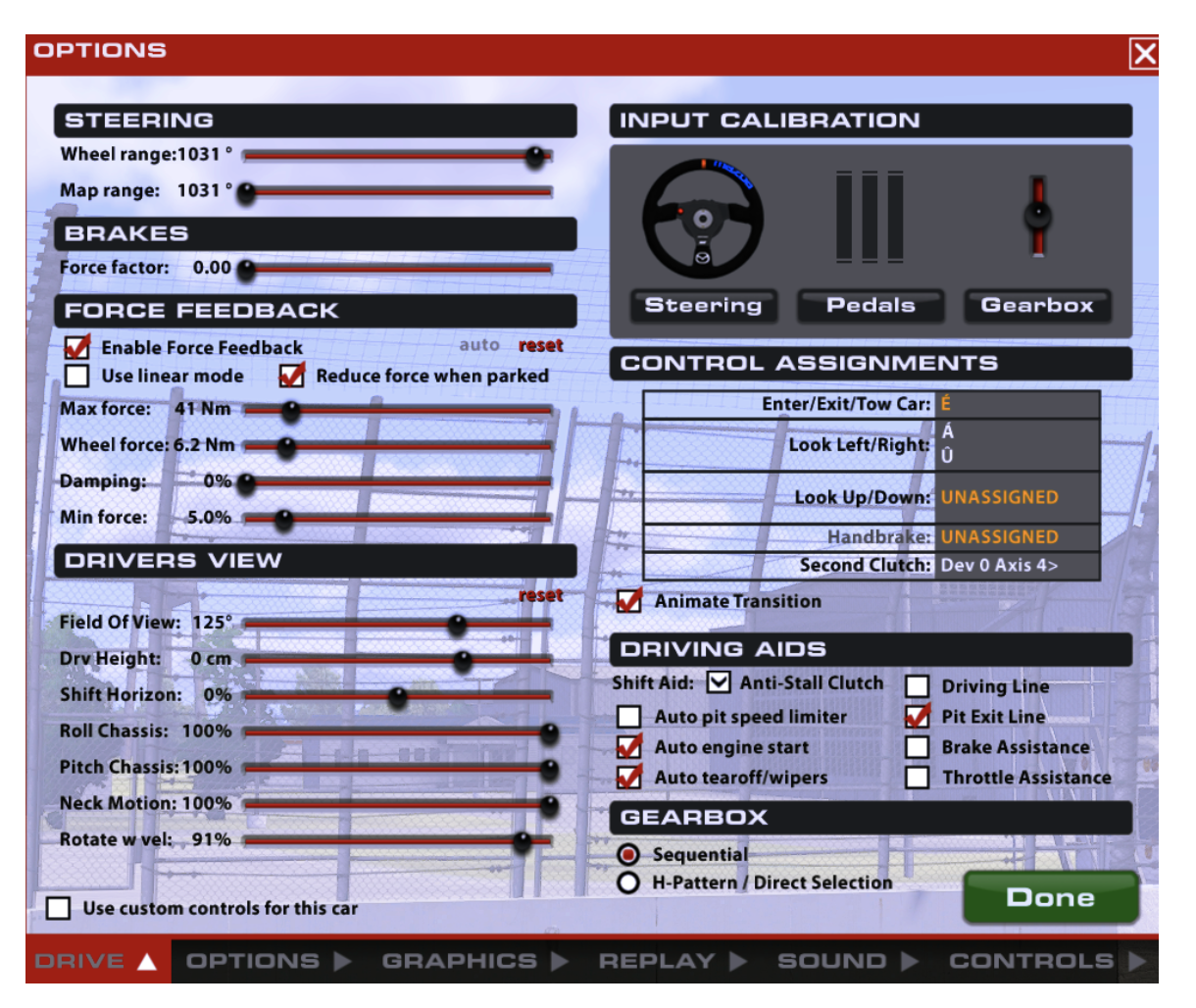This screenshot has height=1008, width=1196.
Task: Click the green Done button
Action: 1050,897
